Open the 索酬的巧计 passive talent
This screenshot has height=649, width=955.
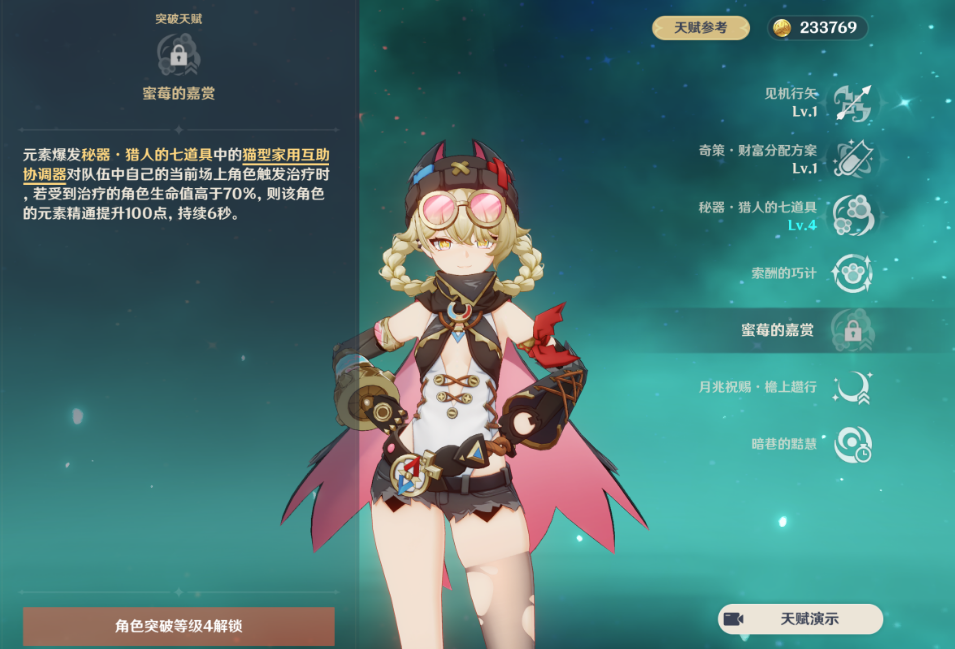pyautogui.click(x=852, y=272)
